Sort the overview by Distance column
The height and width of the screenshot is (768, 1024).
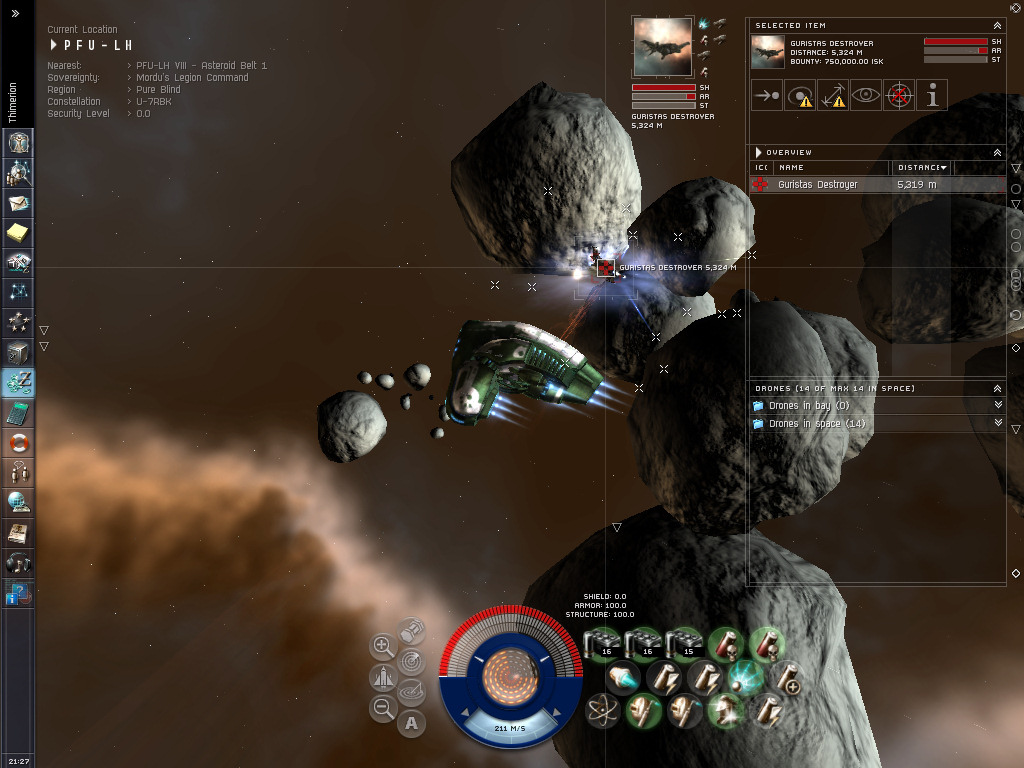click(x=921, y=168)
